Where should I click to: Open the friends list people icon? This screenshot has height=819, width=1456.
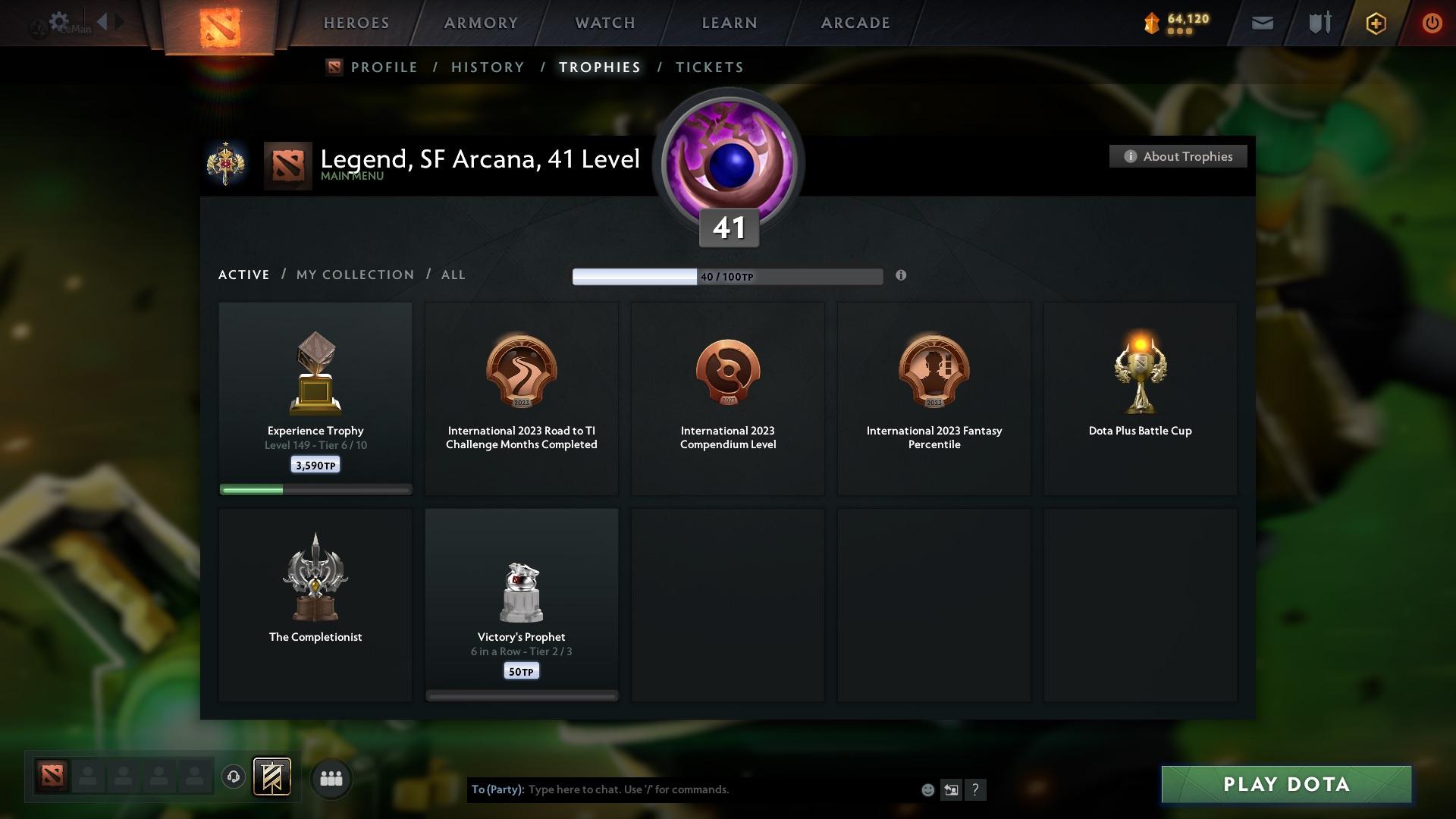[x=331, y=777]
